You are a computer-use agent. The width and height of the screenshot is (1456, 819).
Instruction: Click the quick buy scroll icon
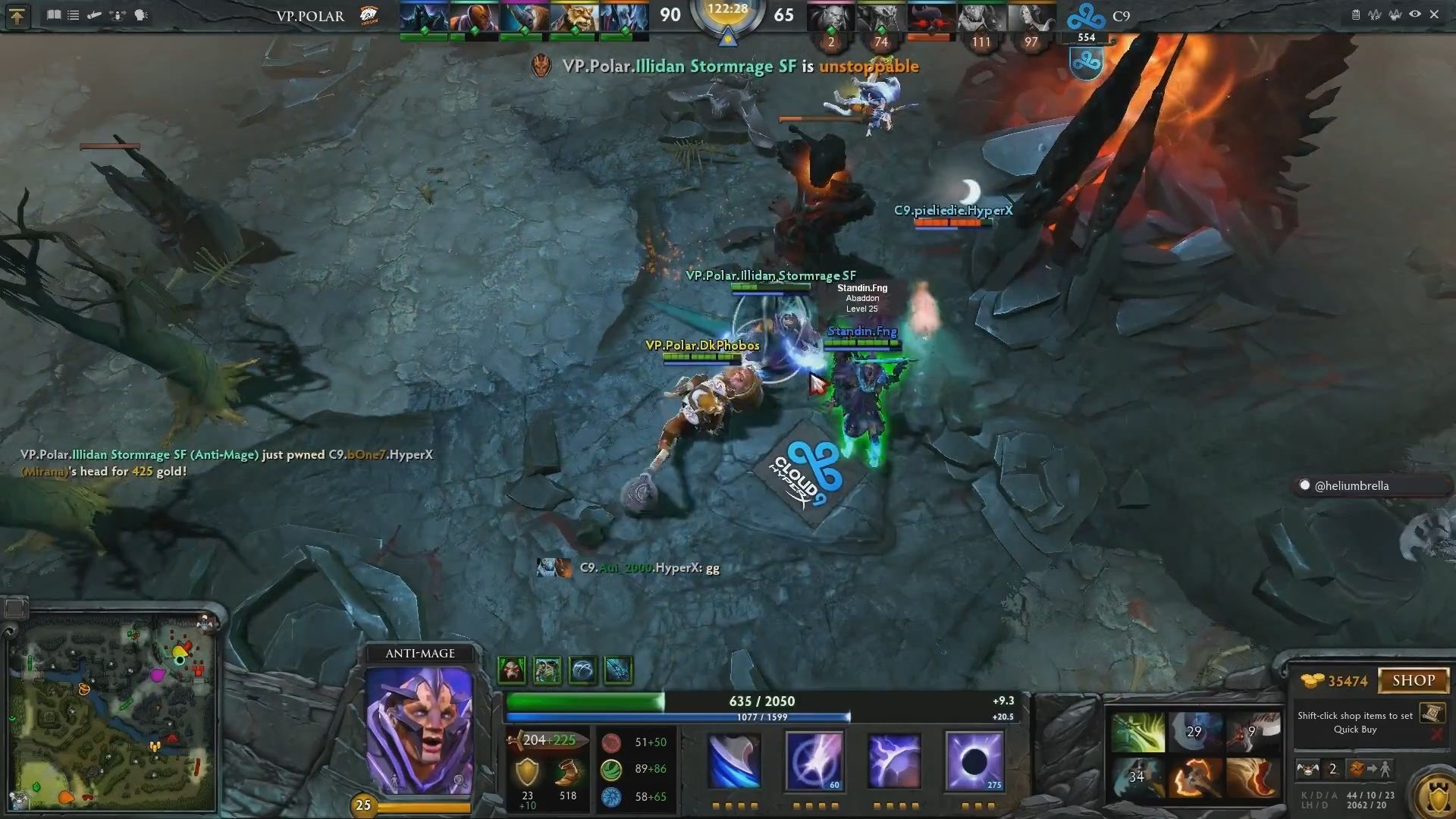tap(1431, 713)
